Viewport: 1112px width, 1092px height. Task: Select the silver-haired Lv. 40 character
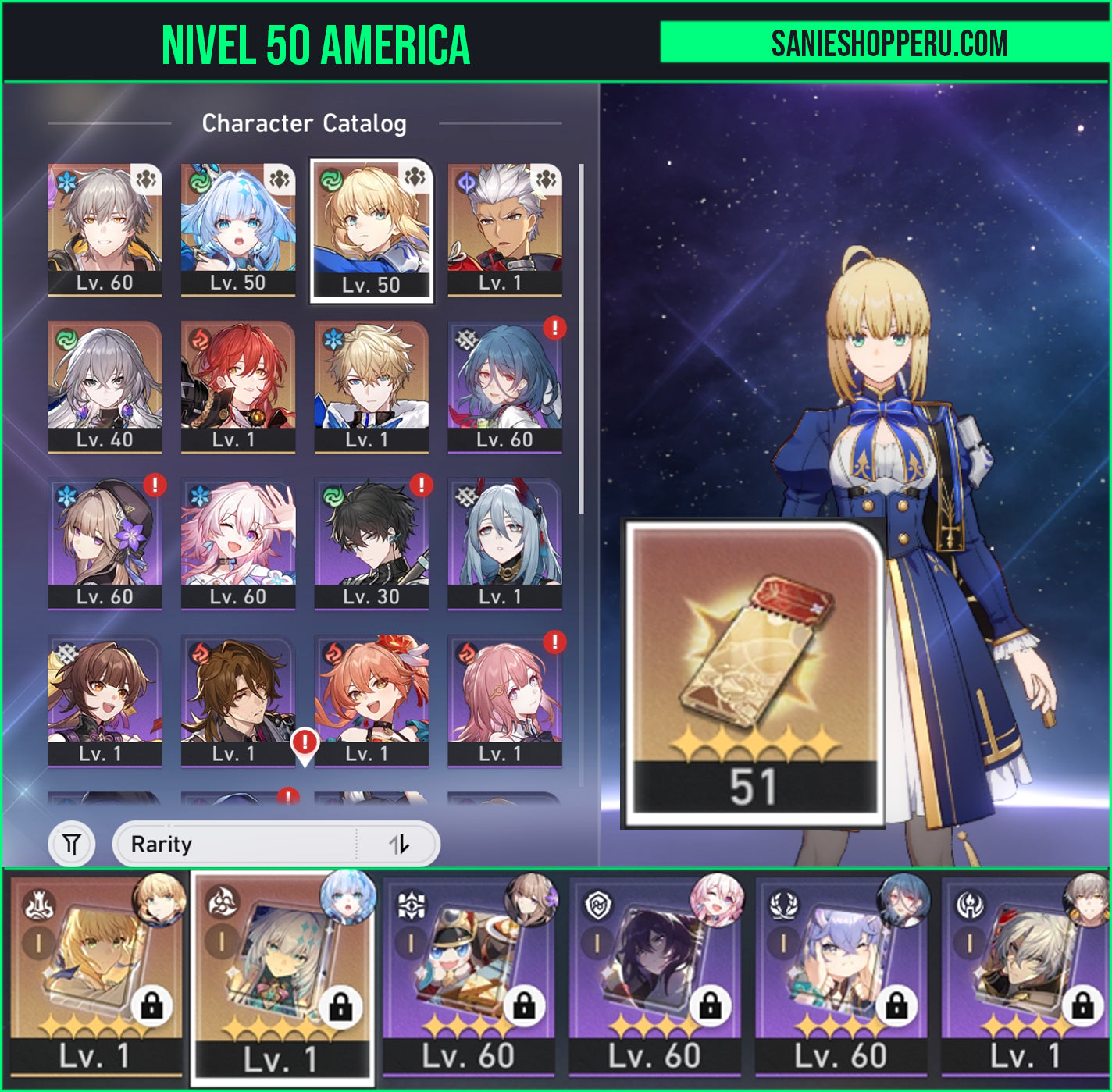105,386
